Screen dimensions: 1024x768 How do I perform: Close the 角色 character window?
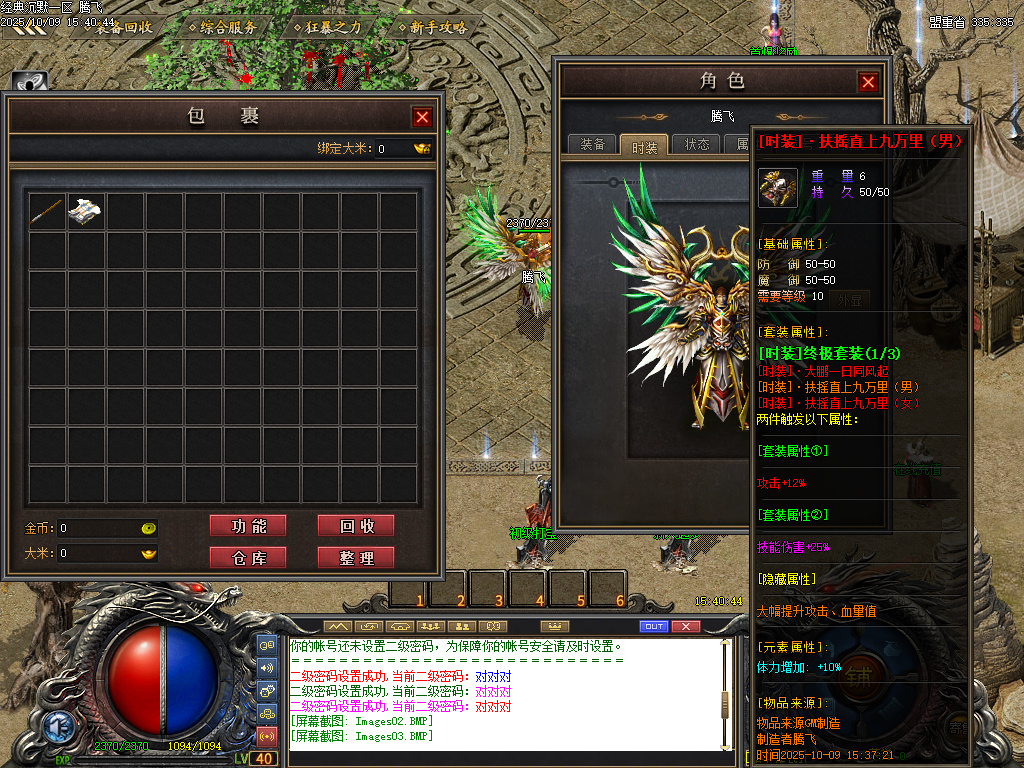click(868, 82)
